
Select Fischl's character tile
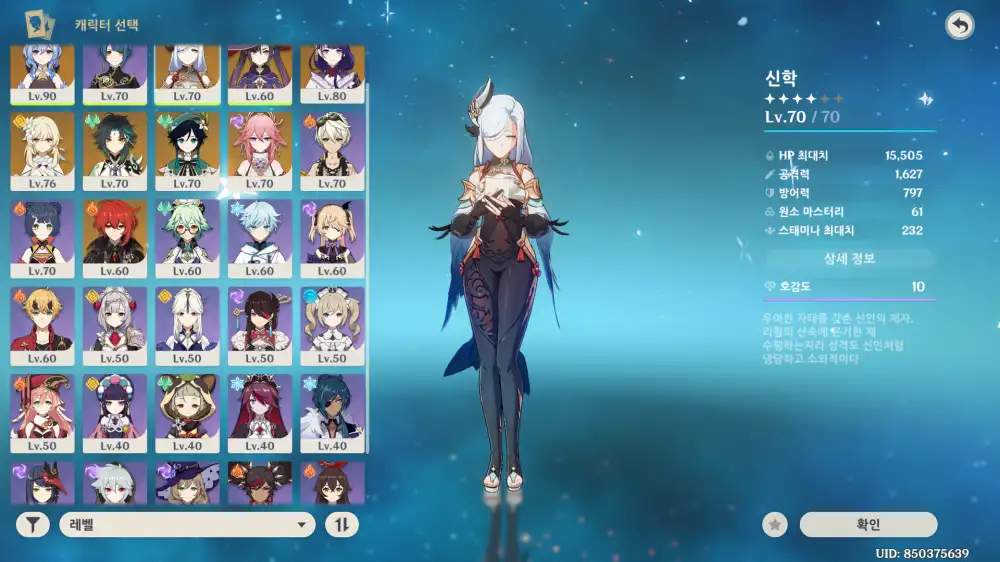coord(332,238)
